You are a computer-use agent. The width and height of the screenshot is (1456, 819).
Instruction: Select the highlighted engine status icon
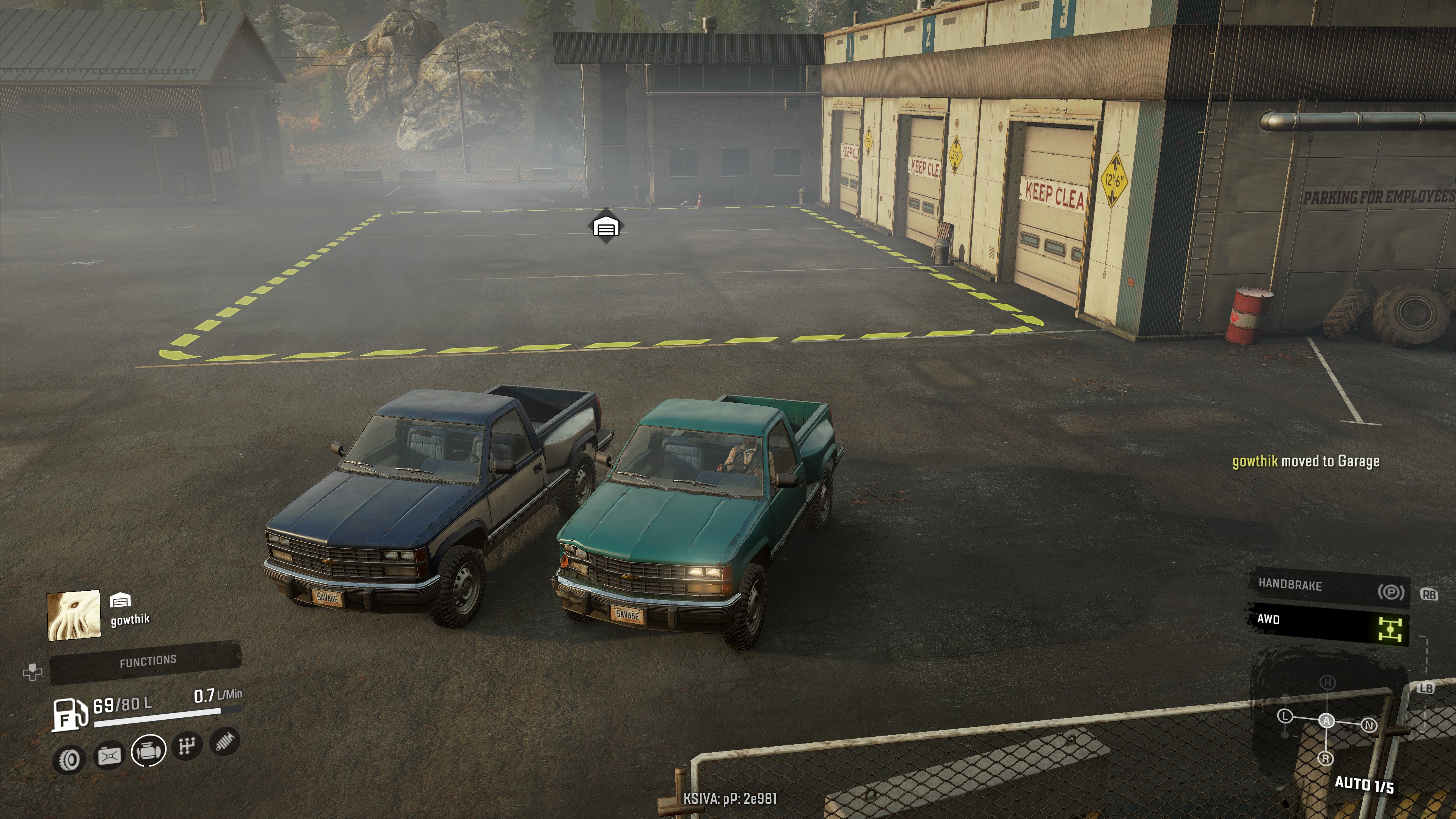coord(149,751)
